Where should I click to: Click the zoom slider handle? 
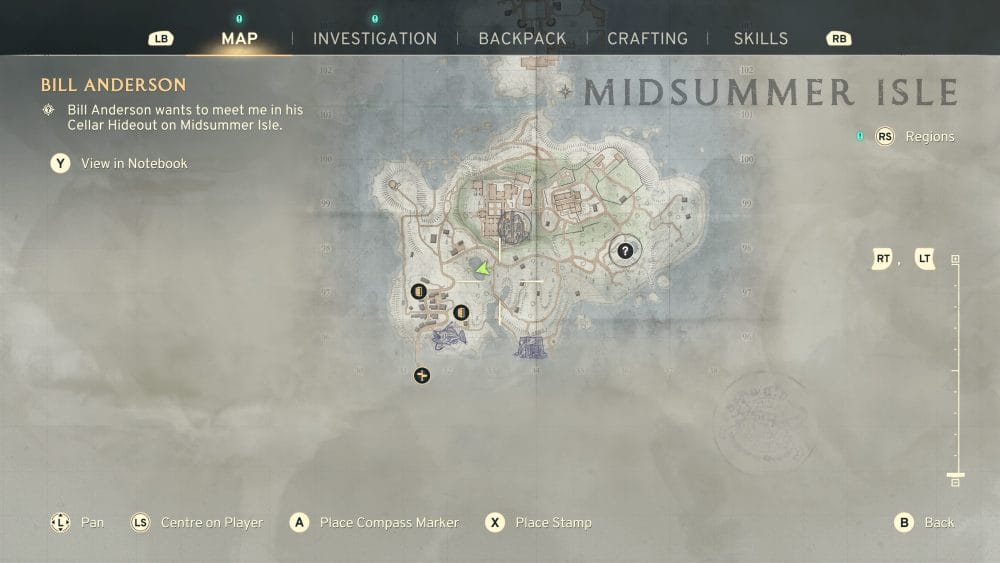(955, 474)
